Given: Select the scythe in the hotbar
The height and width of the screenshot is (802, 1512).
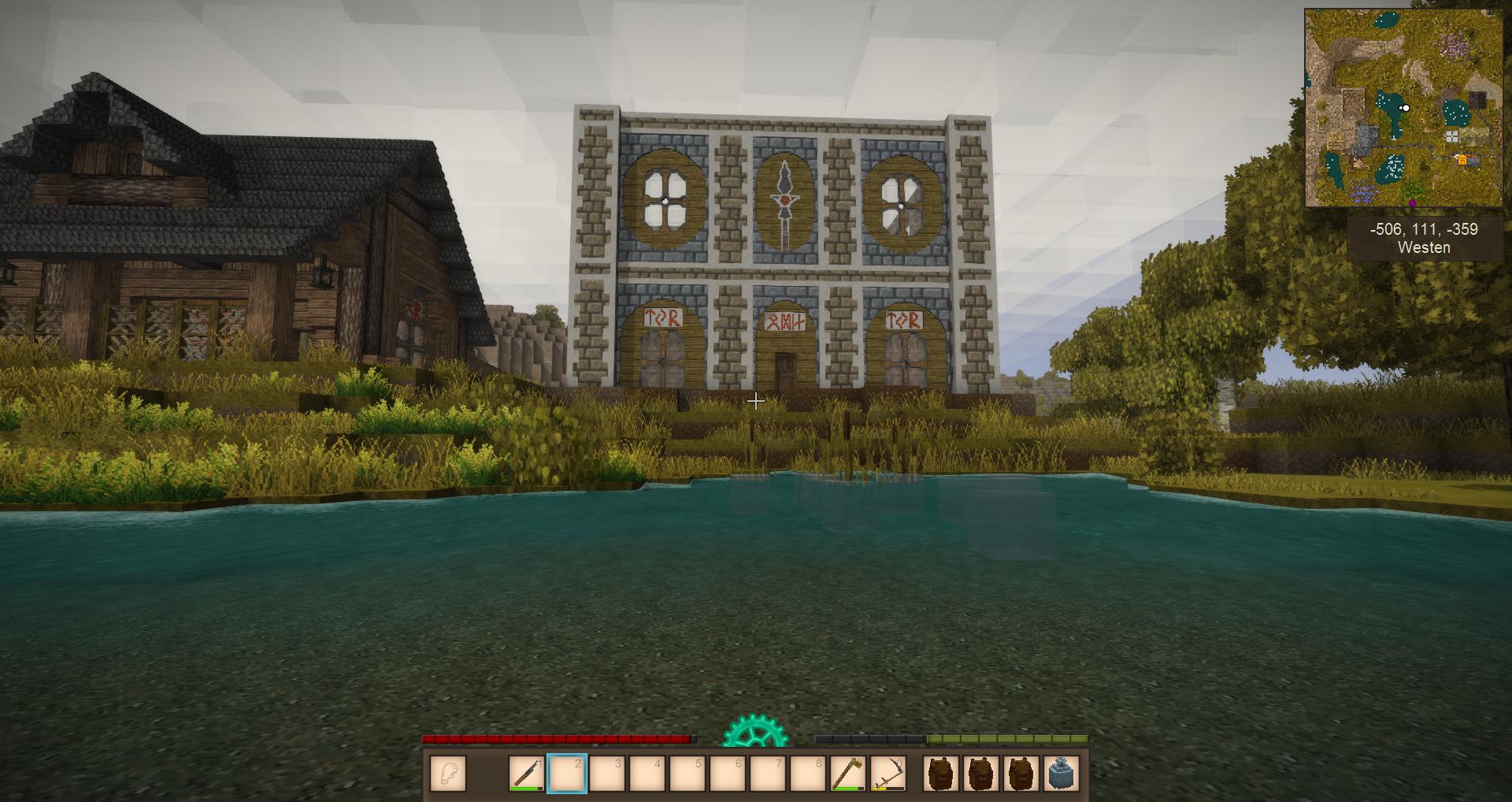Looking at the screenshot, I should coord(888,773).
